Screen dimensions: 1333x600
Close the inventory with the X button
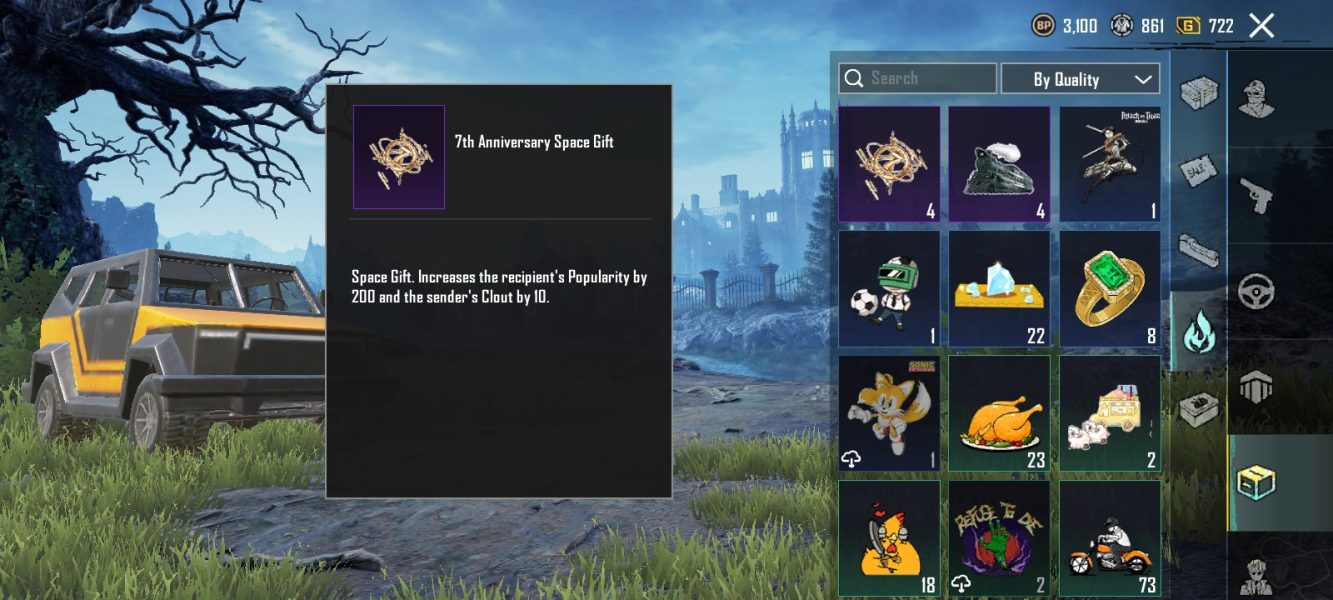[x=1262, y=26]
